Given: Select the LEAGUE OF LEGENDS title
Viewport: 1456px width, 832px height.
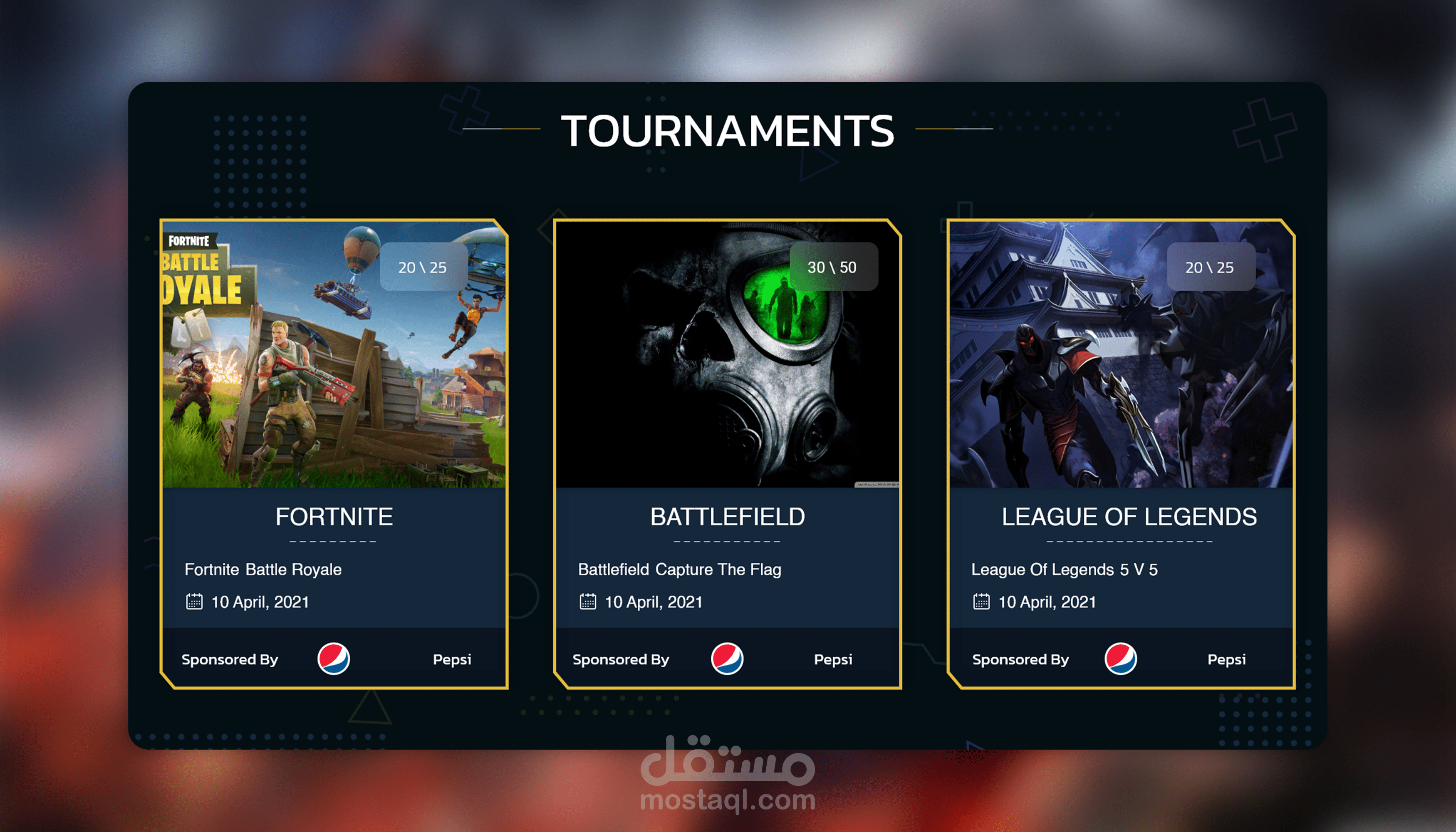Looking at the screenshot, I should pyautogui.click(x=1129, y=517).
